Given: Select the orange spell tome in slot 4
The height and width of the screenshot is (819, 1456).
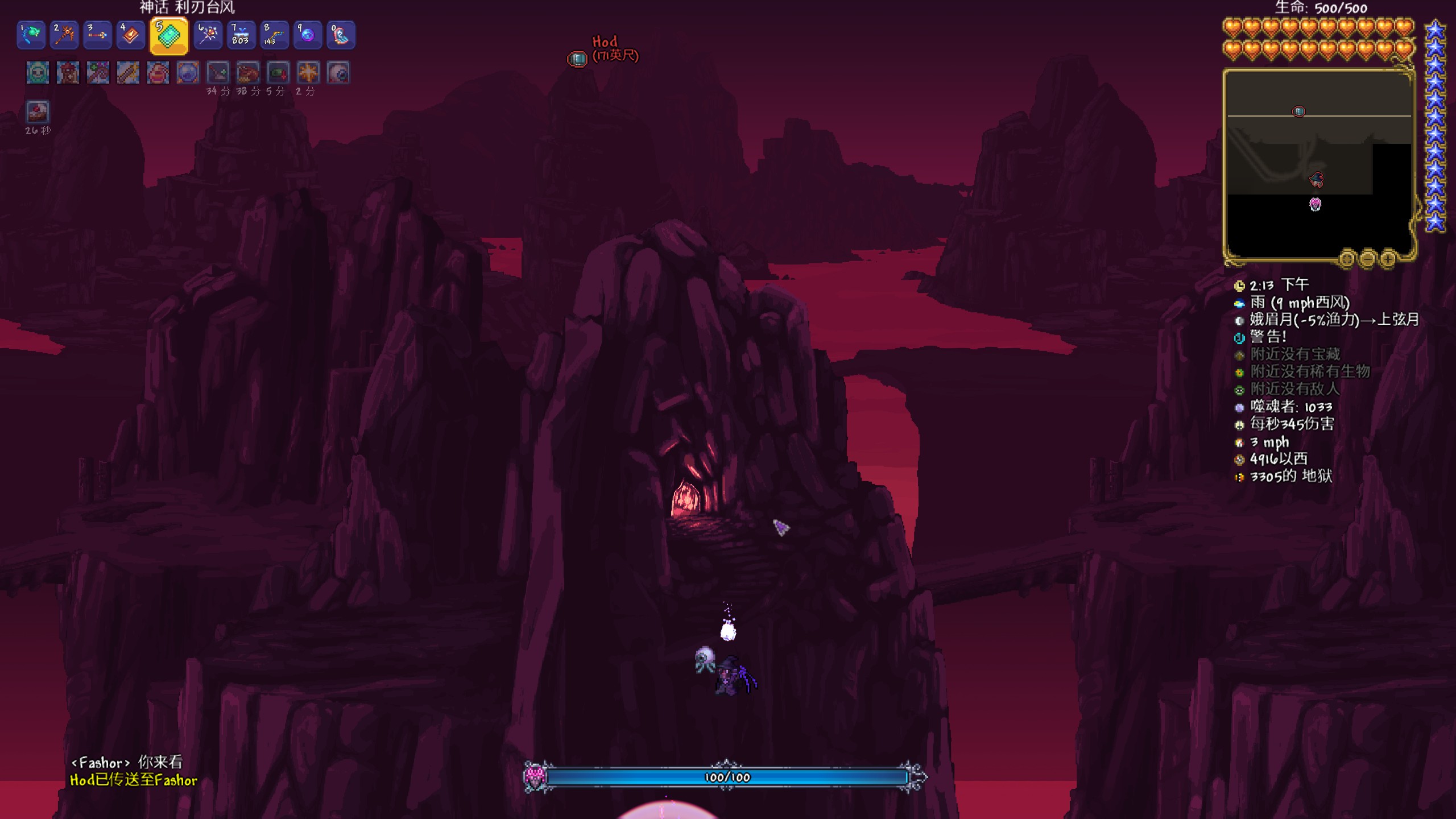Looking at the screenshot, I should (130, 35).
